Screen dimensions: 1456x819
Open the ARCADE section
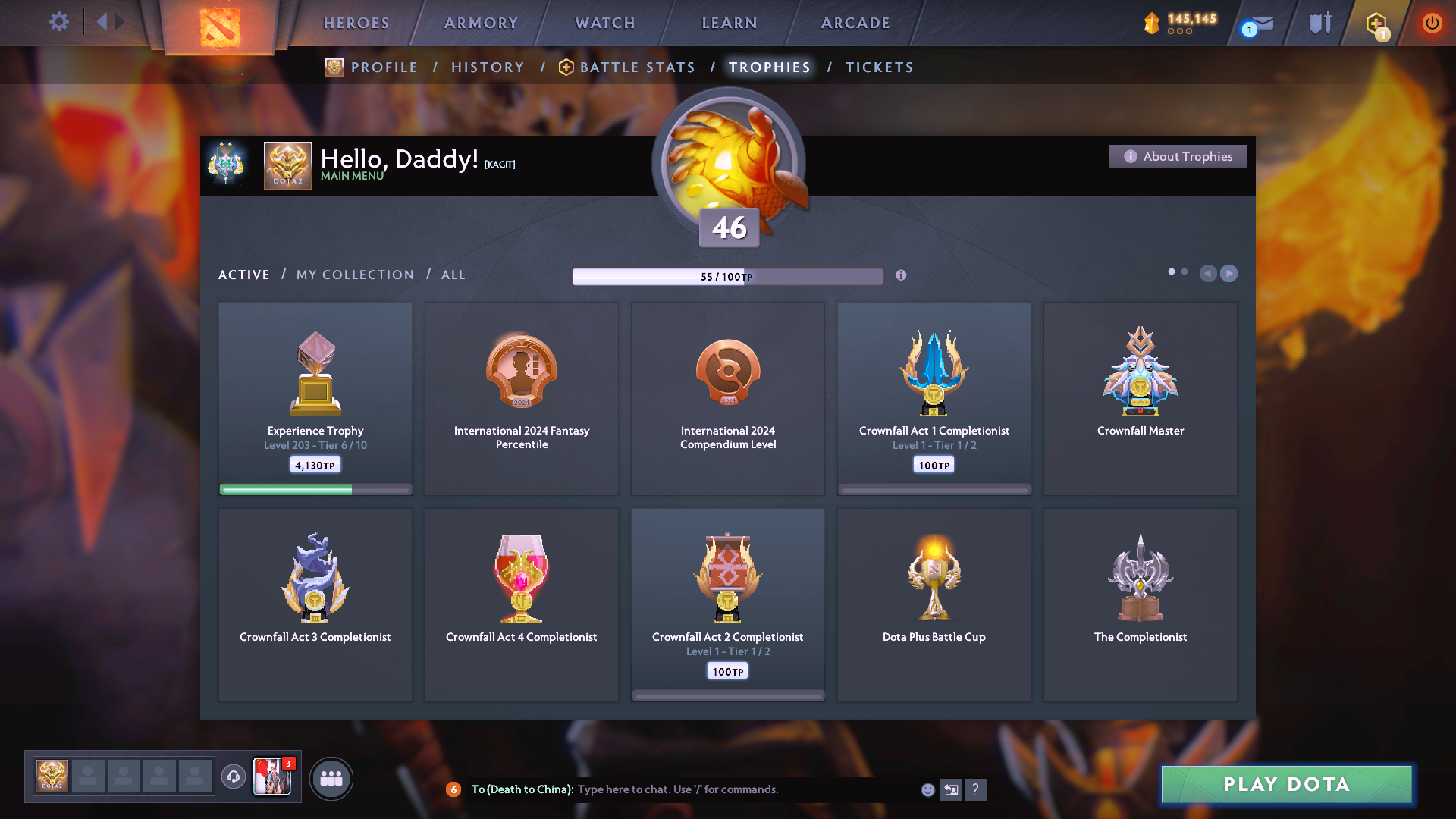855,23
